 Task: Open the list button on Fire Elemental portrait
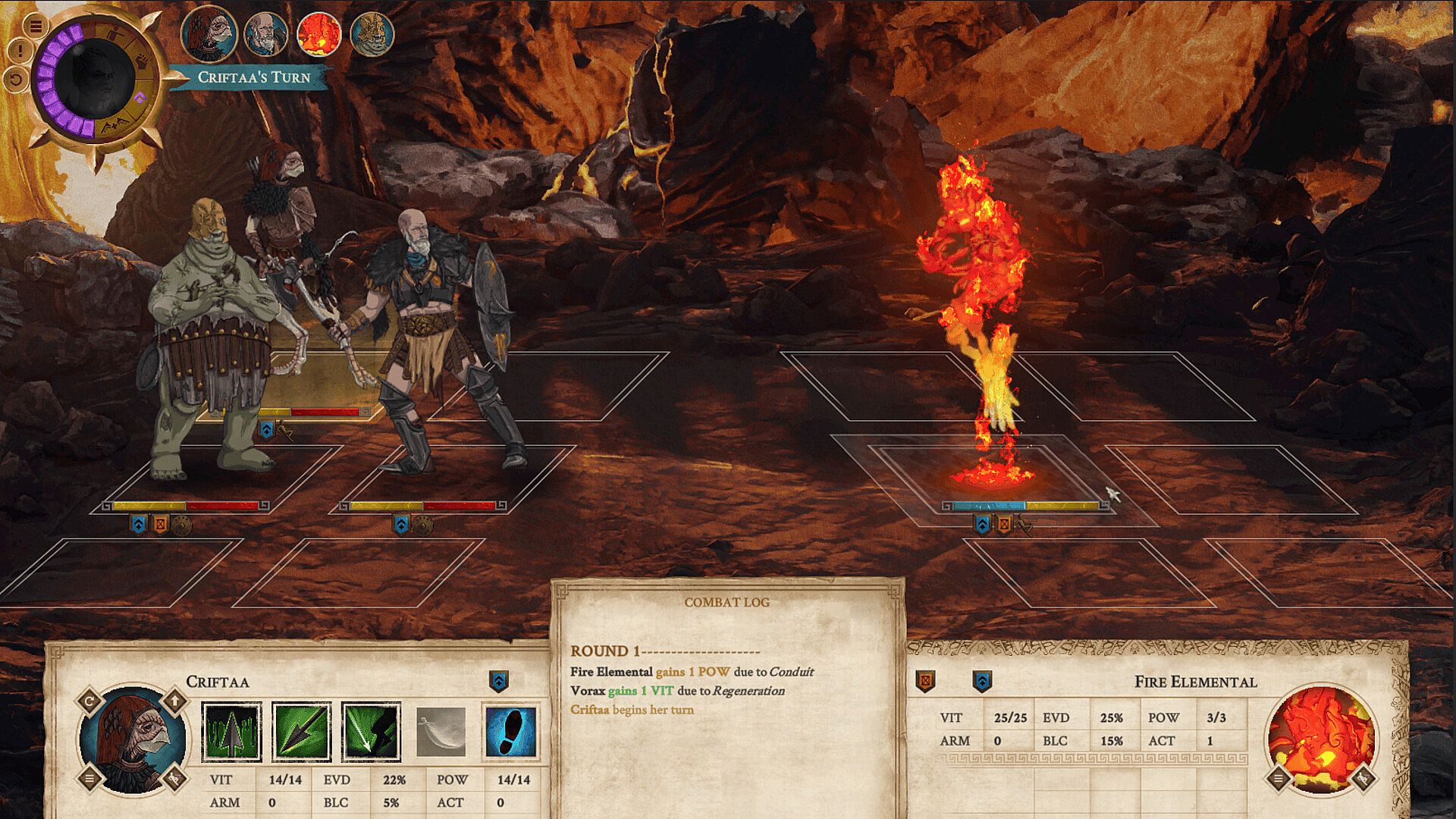[x=1279, y=778]
